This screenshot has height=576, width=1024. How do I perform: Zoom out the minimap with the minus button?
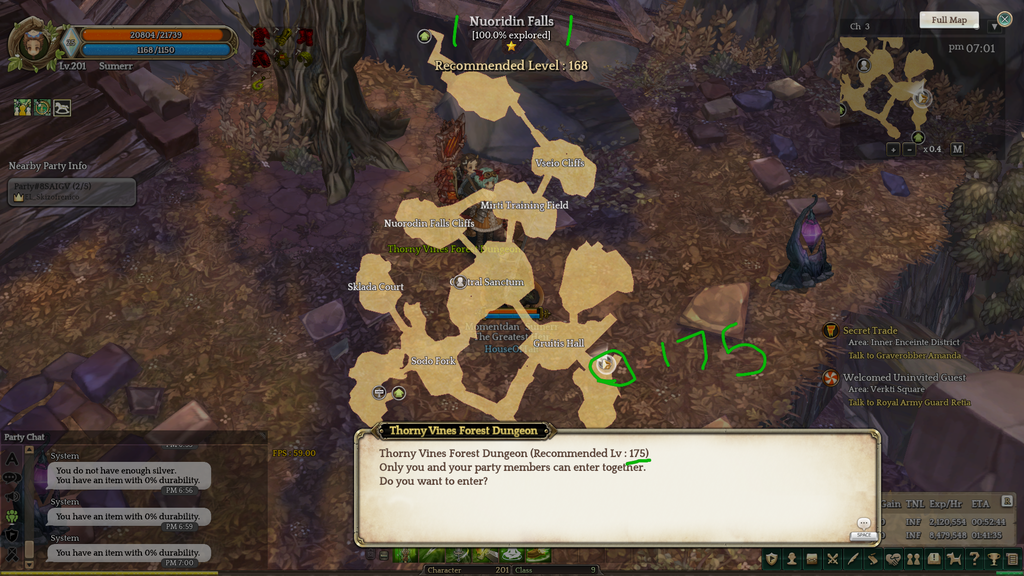click(909, 149)
